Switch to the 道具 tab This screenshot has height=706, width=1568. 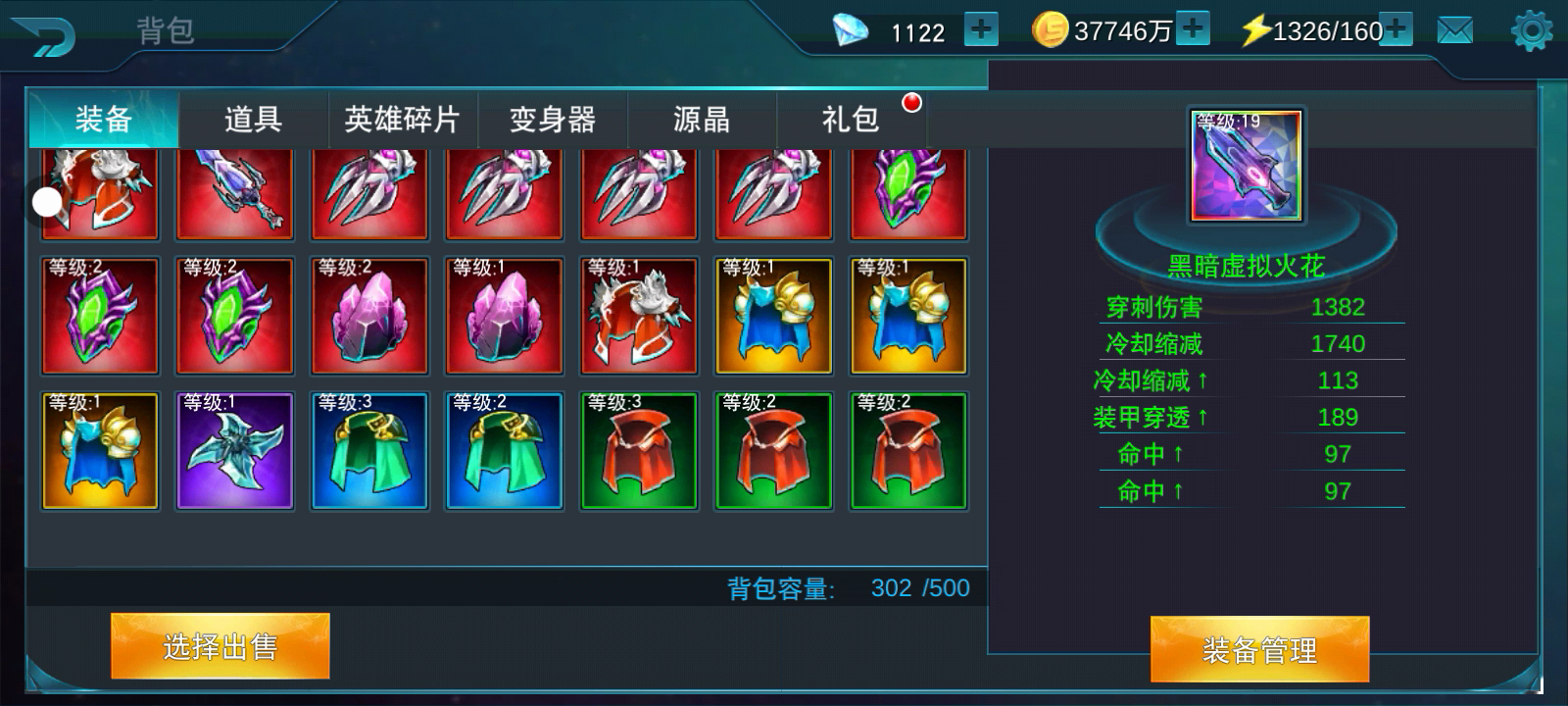253,120
